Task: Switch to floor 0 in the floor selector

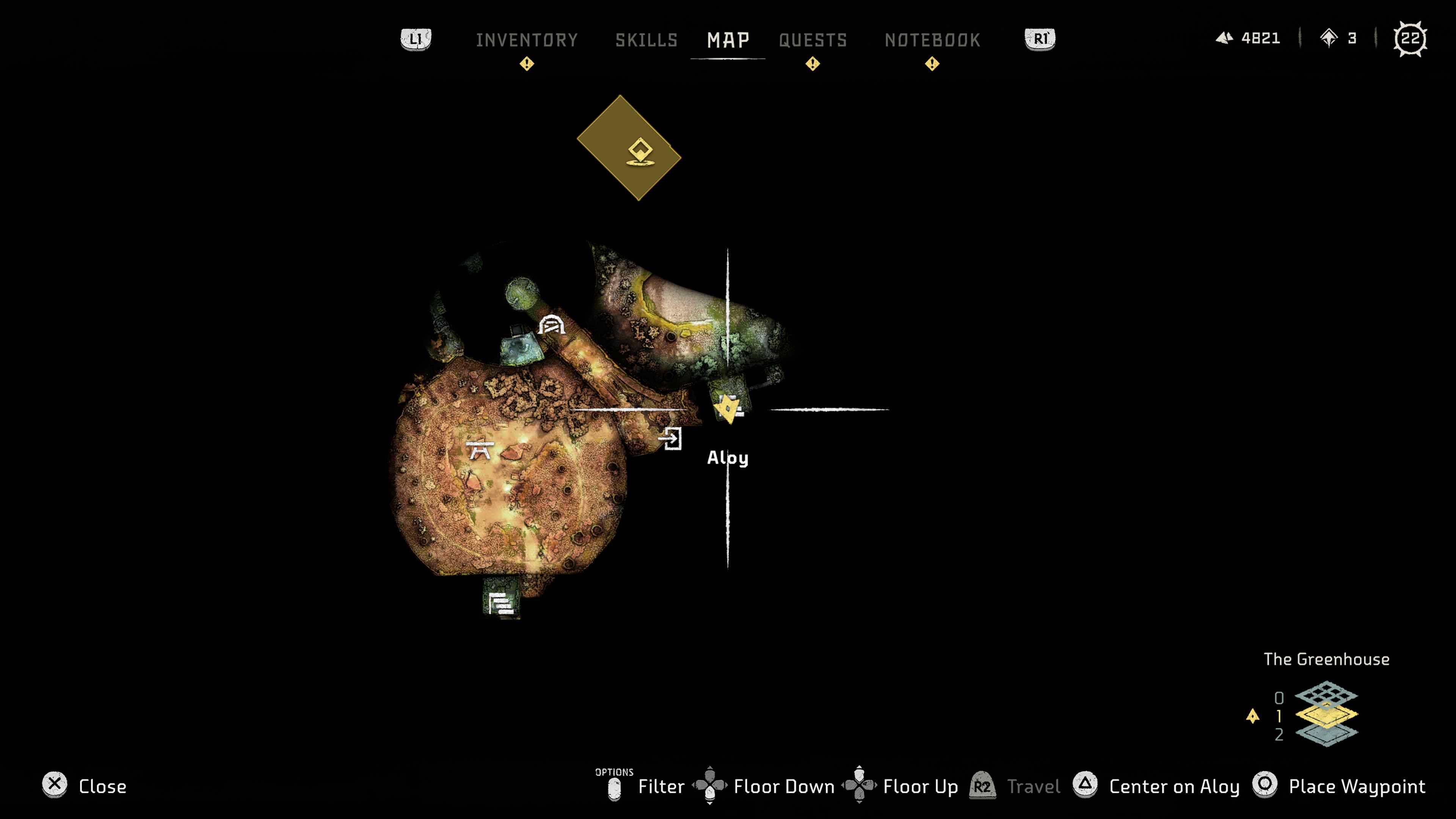Action: (1326, 695)
